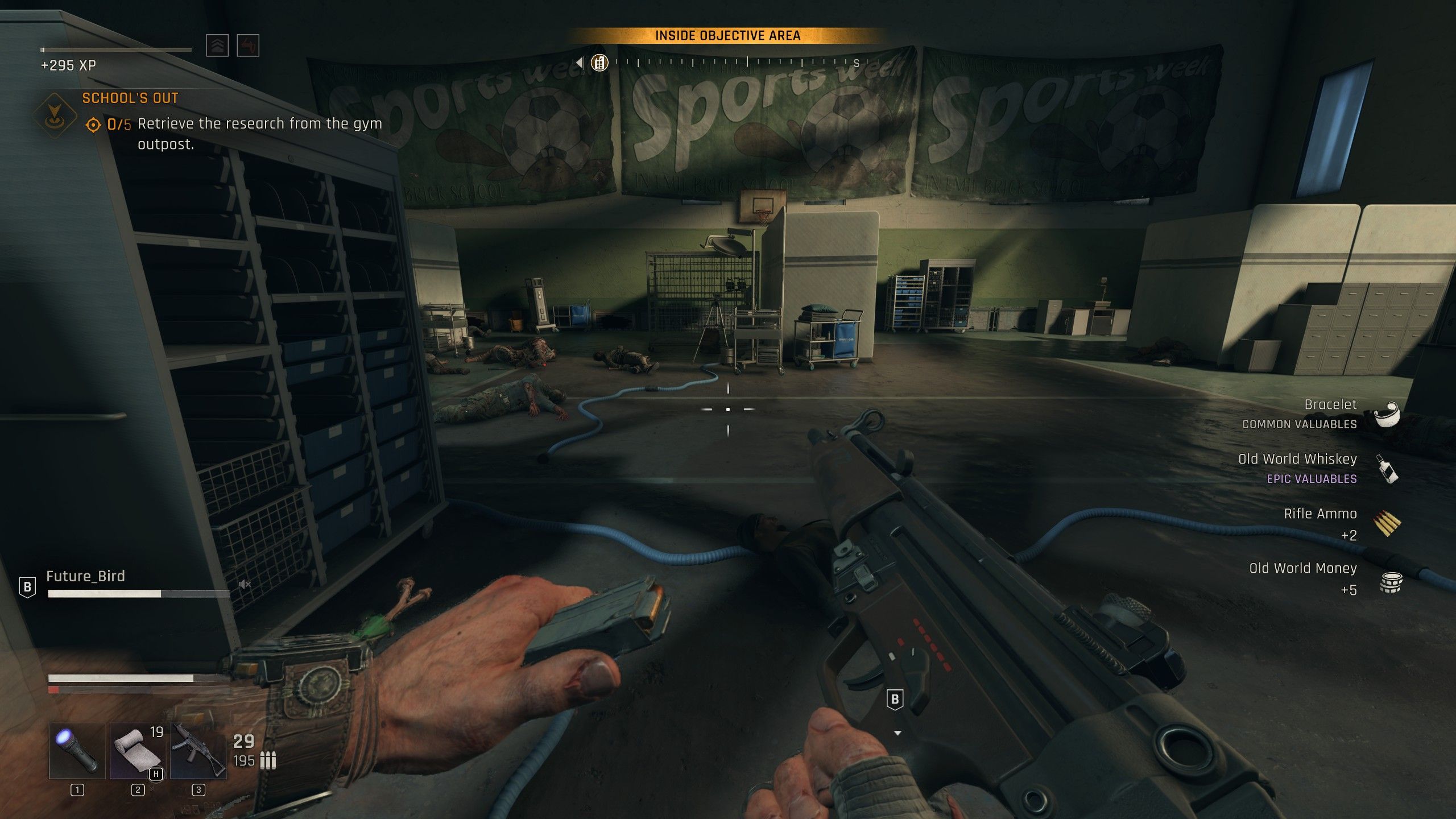Select the bandage slot with 19 count
This screenshot has width=1456, height=819.
coord(138,750)
